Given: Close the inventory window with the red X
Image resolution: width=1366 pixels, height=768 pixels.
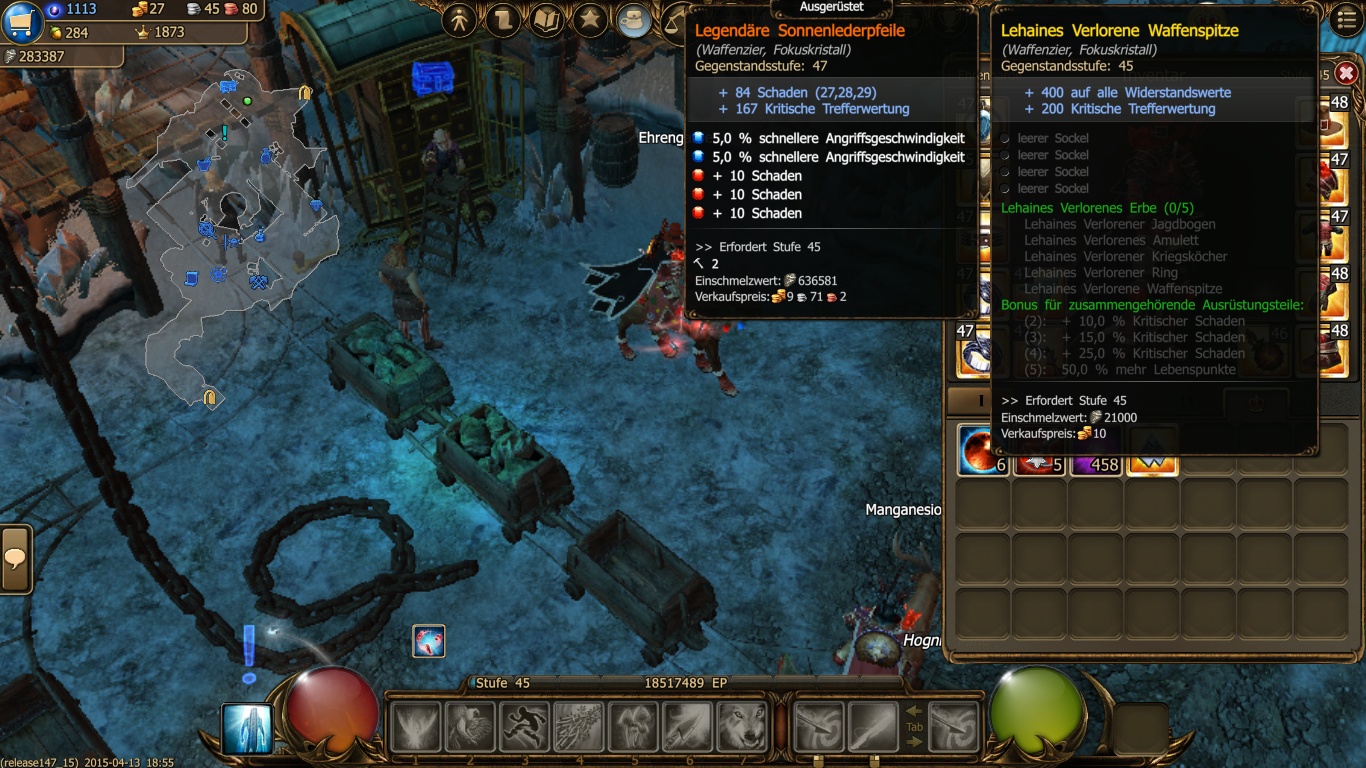Looking at the screenshot, I should pos(1346,74).
